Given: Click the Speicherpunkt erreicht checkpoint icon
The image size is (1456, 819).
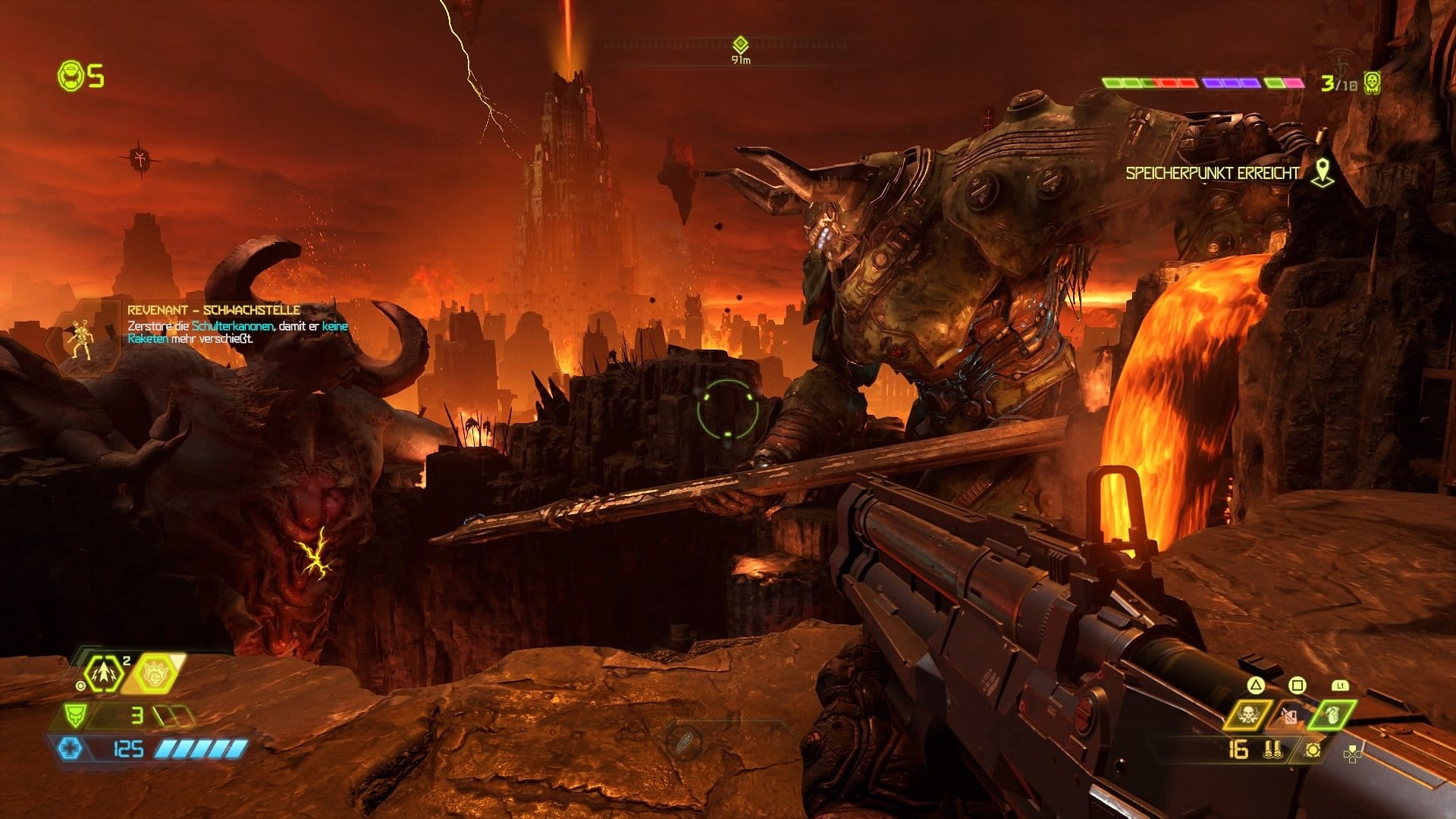Looking at the screenshot, I should click(1323, 172).
